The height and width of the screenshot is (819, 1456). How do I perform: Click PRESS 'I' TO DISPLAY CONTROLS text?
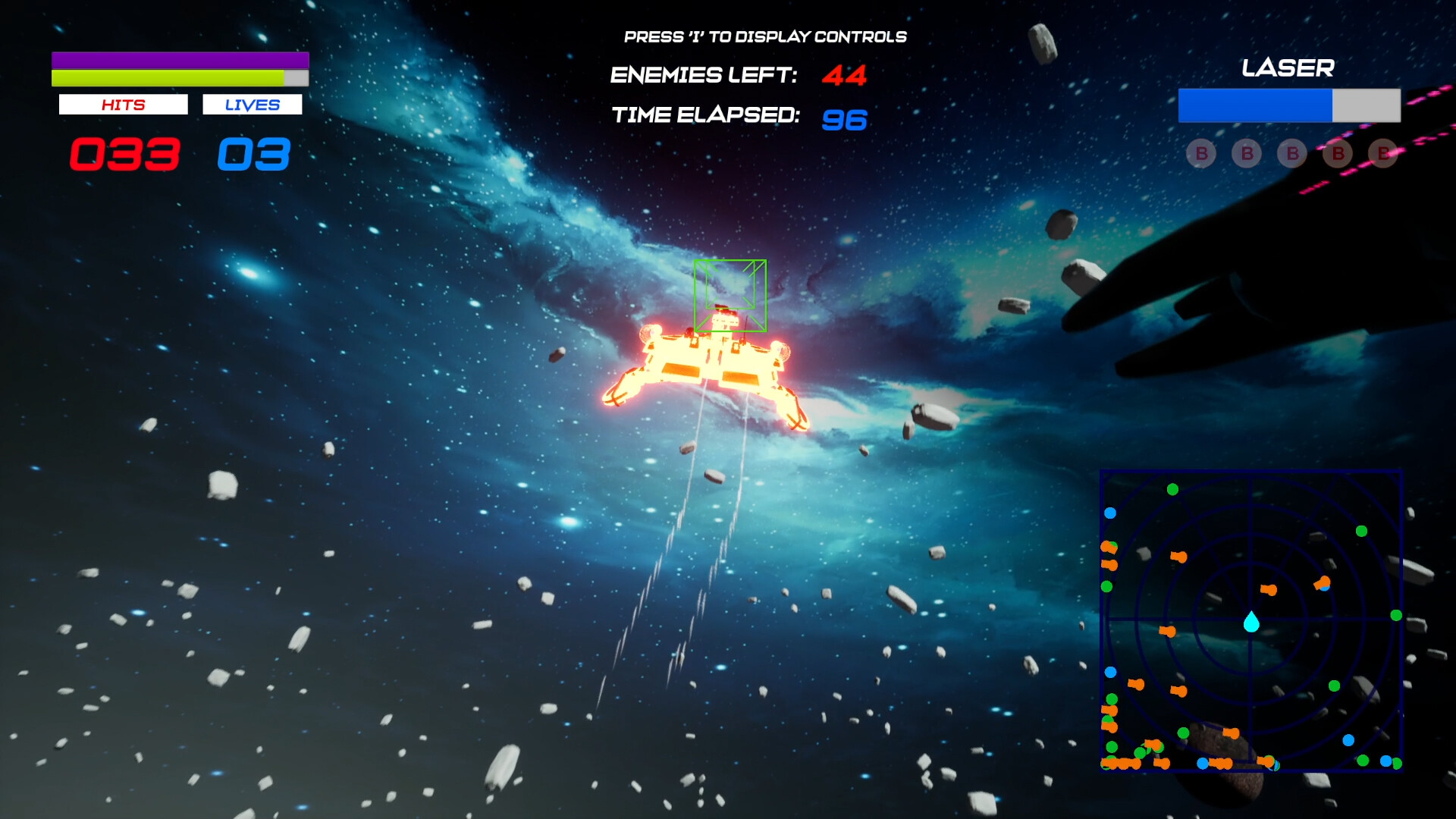click(764, 34)
